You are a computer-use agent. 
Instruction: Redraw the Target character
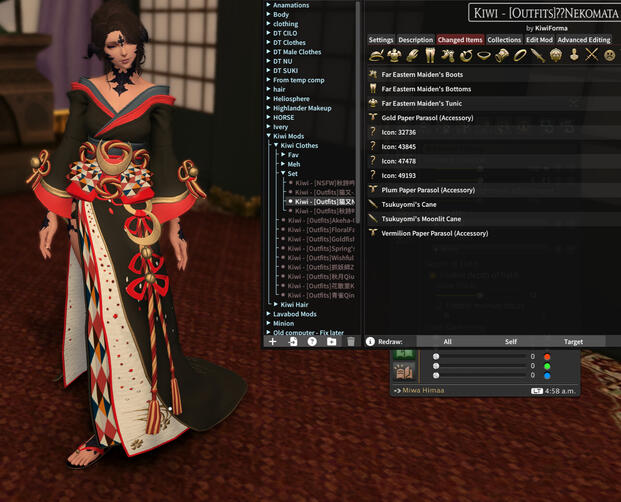click(x=573, y=342)
